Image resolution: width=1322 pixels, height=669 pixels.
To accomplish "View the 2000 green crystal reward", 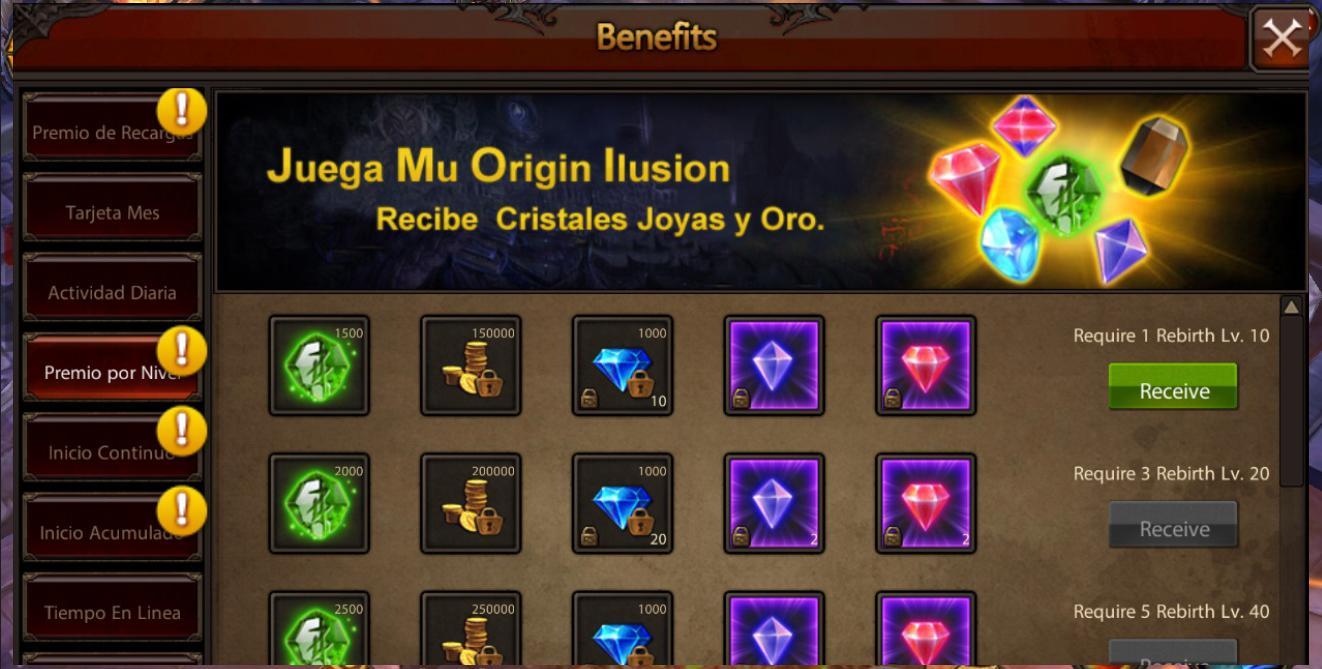I will [x=319, y=503].
